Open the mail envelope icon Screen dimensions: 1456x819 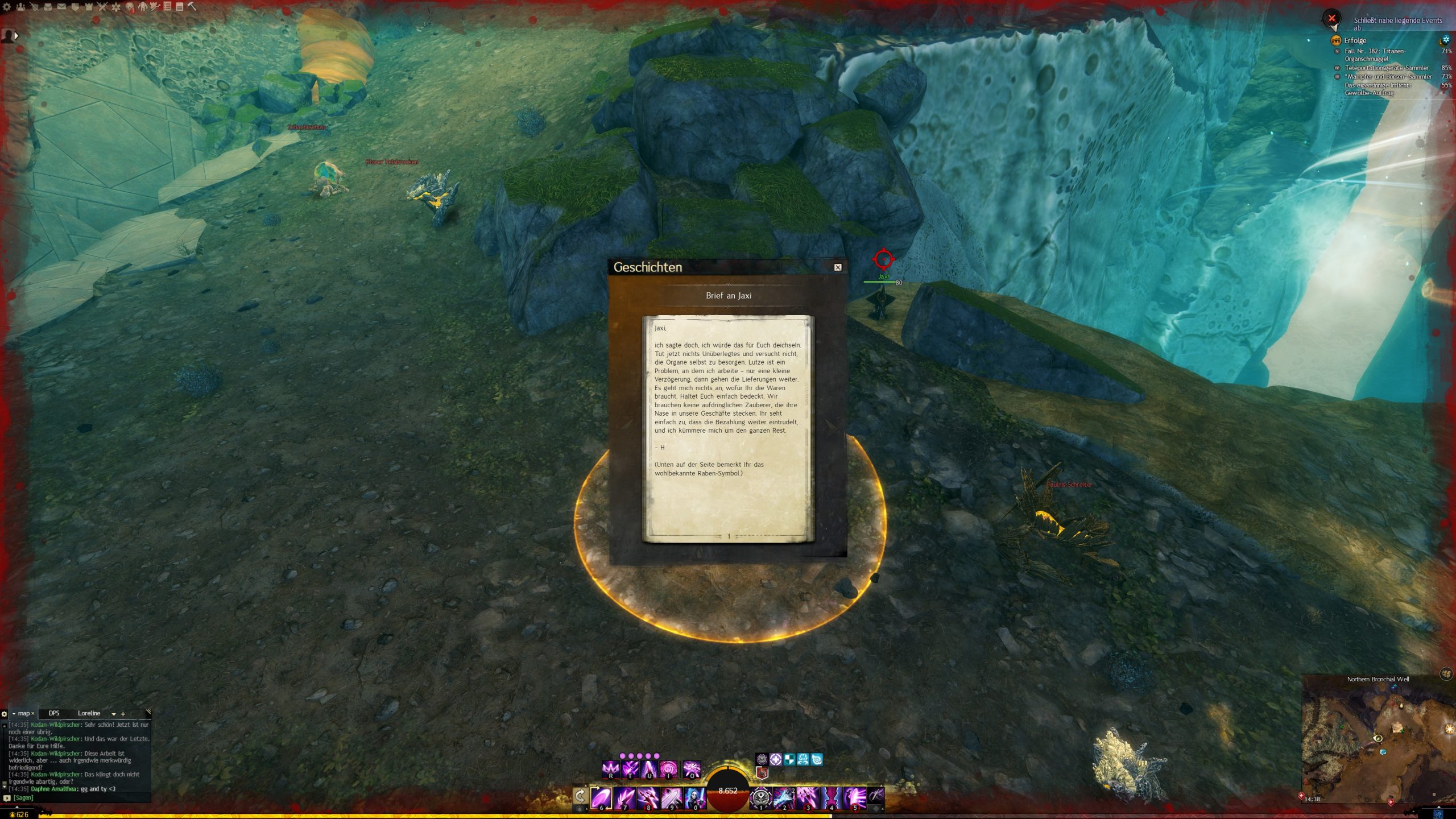click(61, 7)
